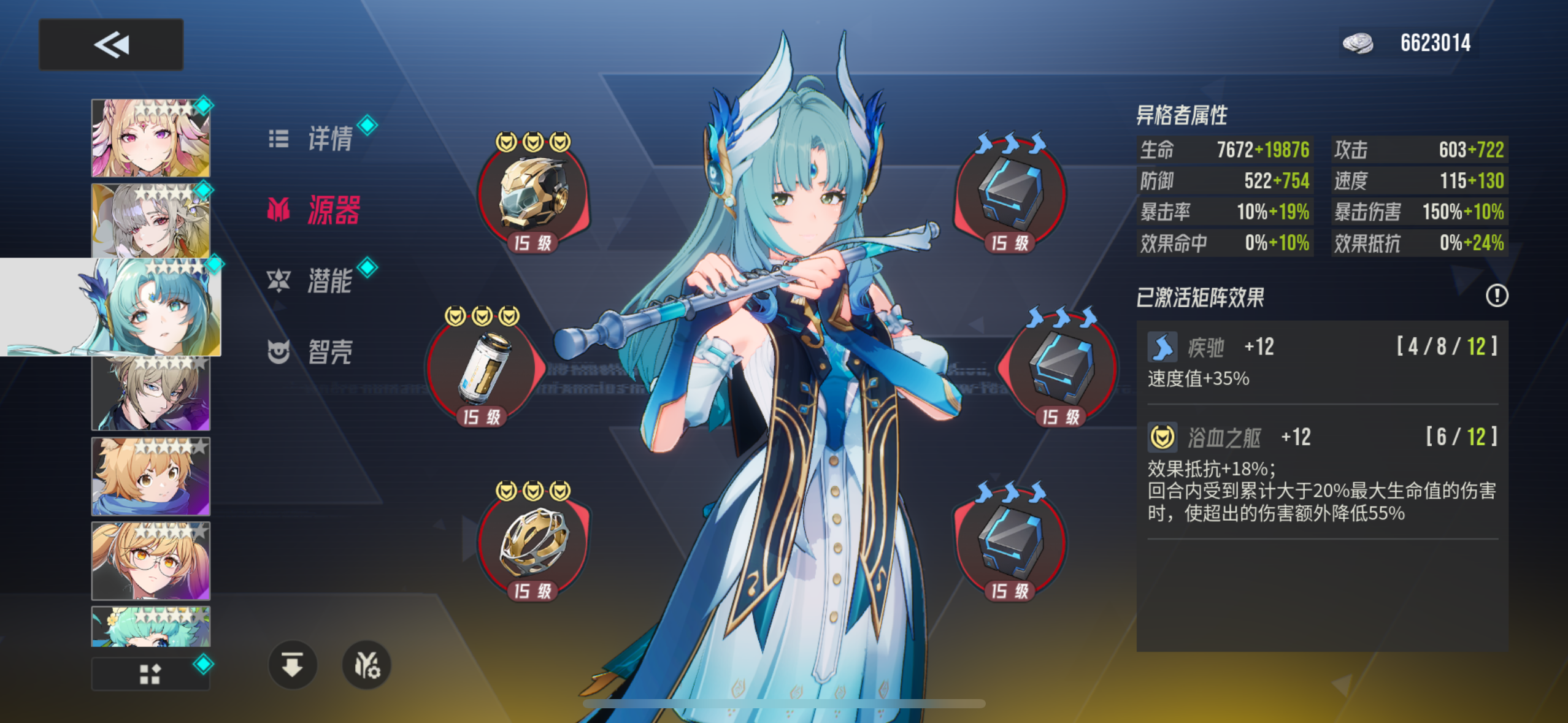Open the gear auto-equip settings icon
The height and width of the screenshot is (723, 1568).
[x=367, y=665]
